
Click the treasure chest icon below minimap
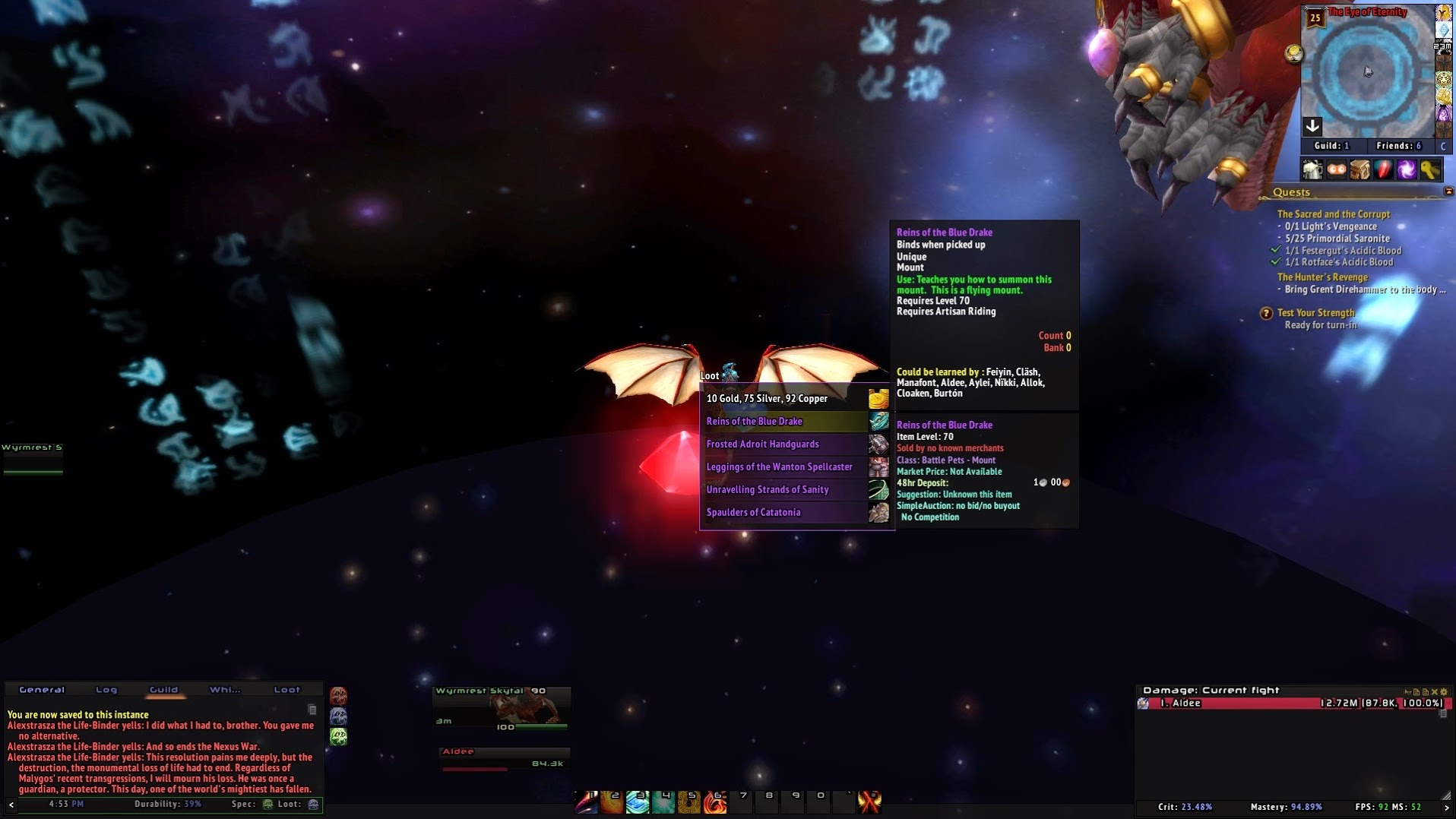tap(1359, 169)
